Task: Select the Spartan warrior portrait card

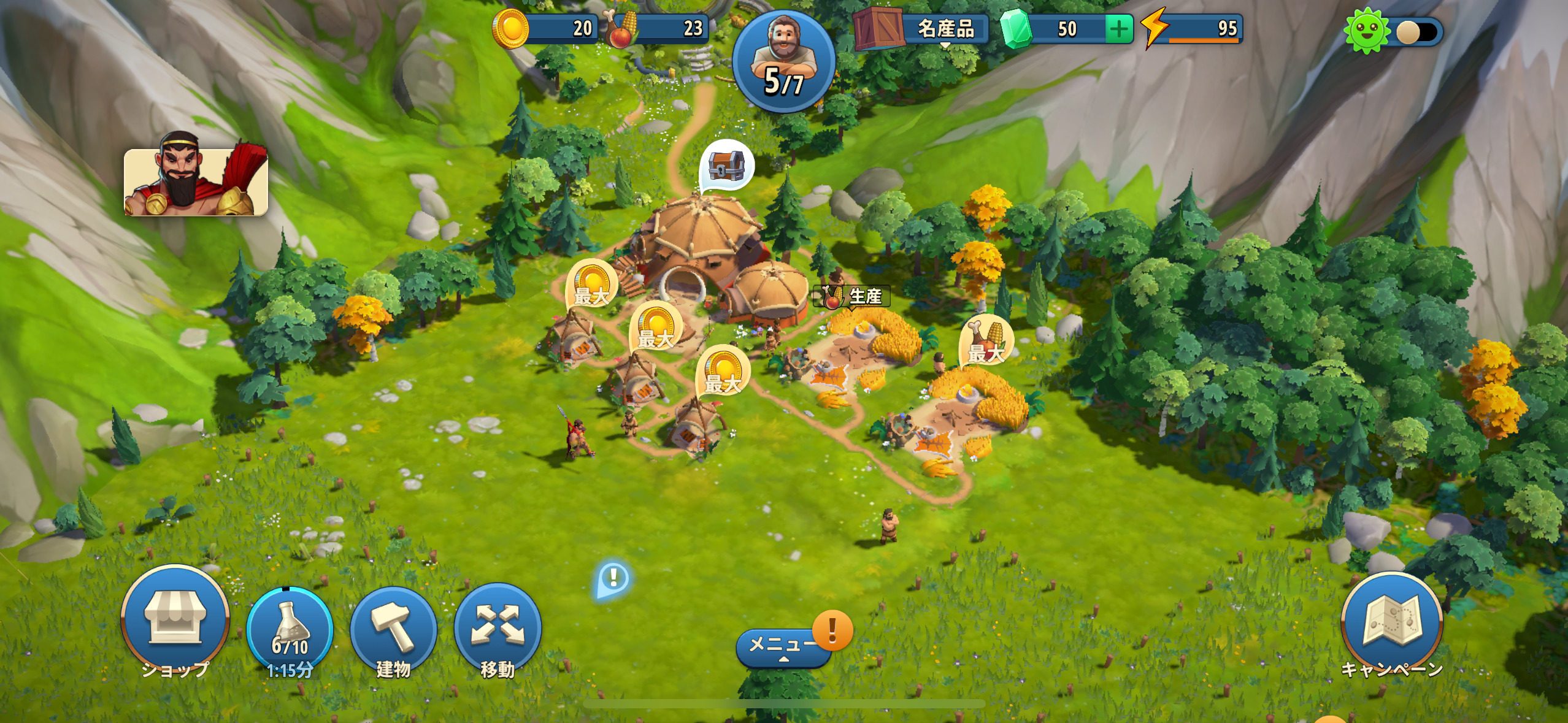Action: pos(196,182)
